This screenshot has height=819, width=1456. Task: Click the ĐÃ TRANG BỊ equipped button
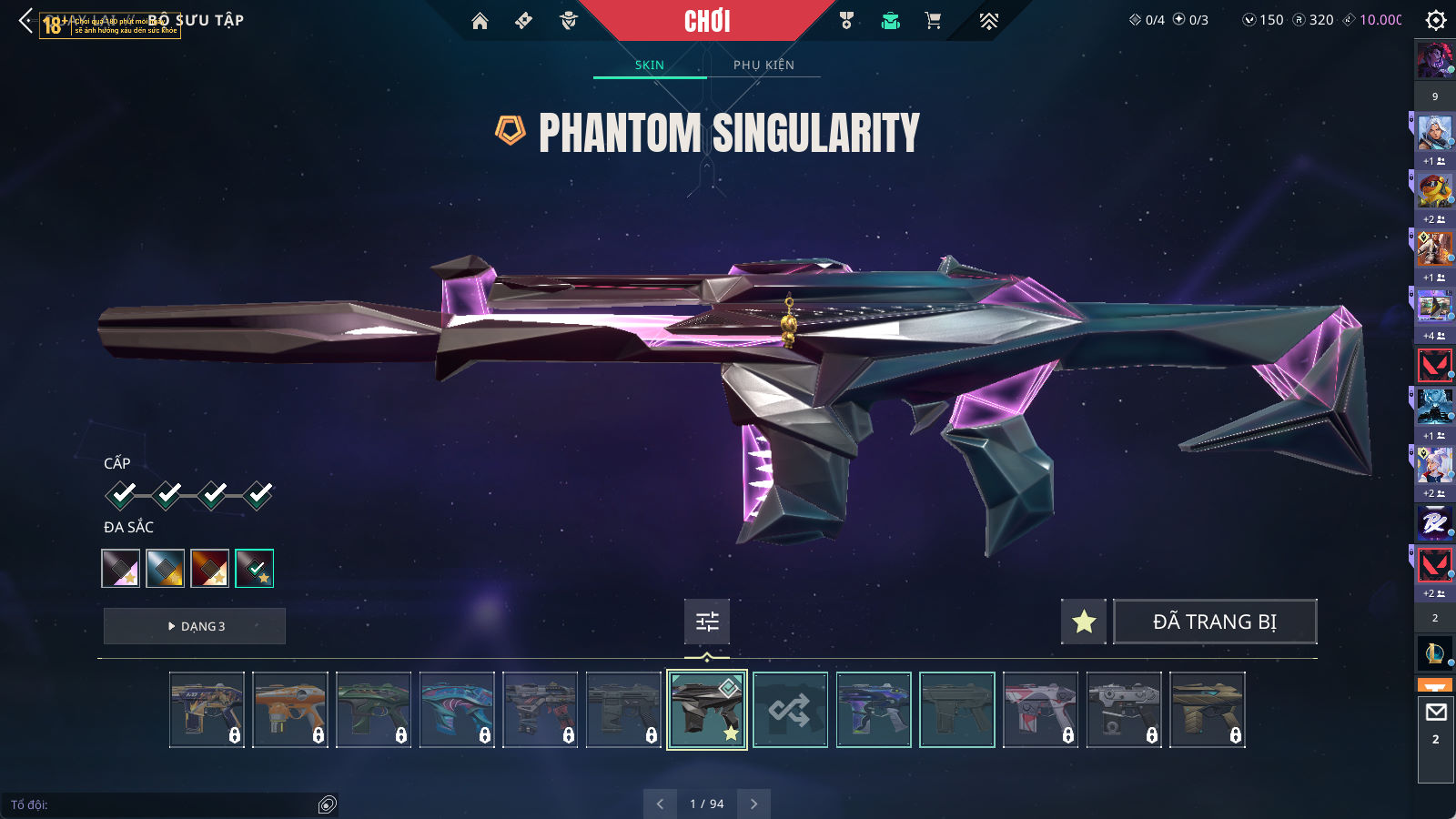pyautogui.click(x=1215, y=622)
